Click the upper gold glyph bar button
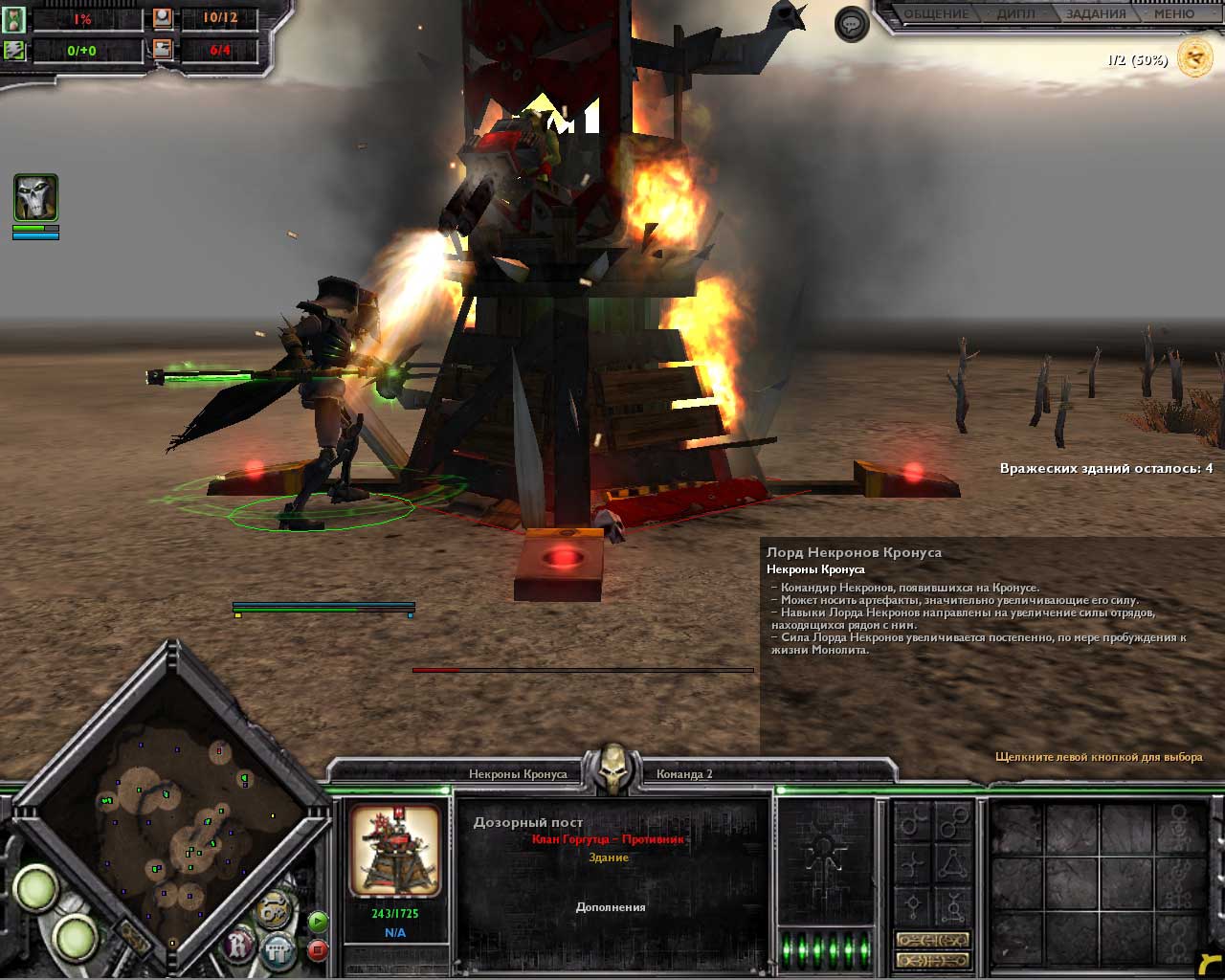 point(932,940)
